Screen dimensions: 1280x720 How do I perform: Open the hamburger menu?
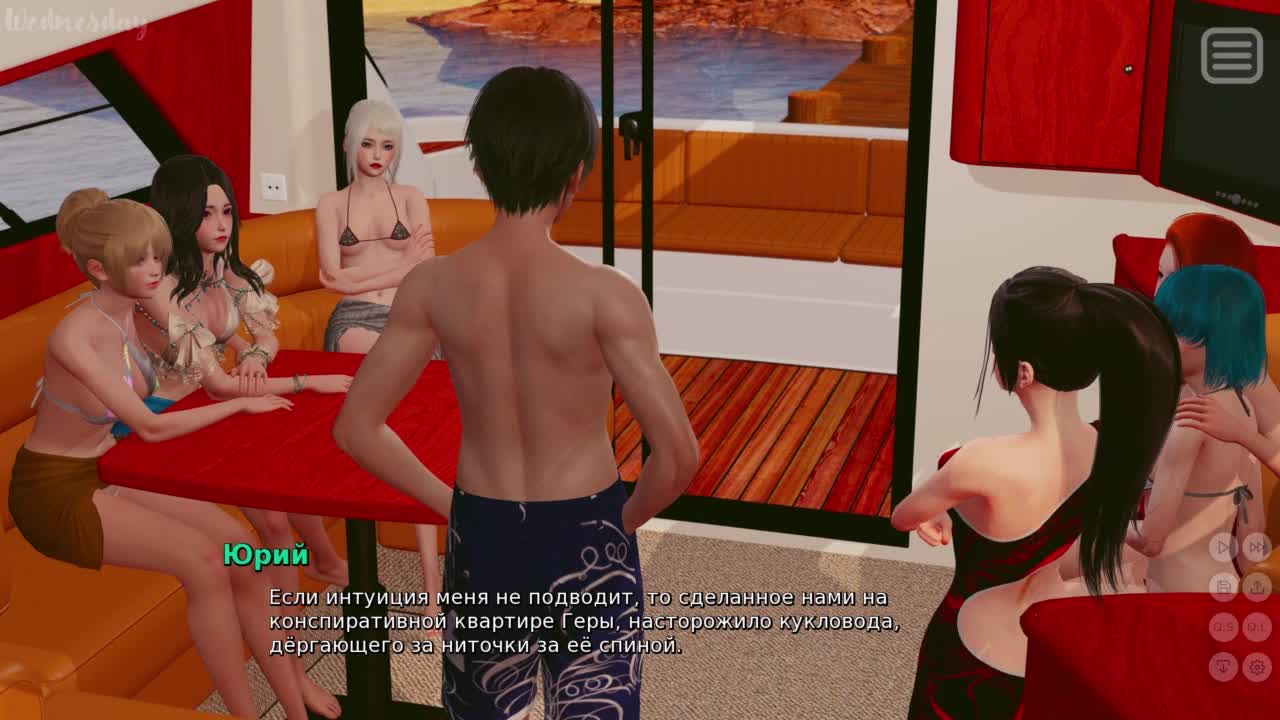pos(1231,55)
